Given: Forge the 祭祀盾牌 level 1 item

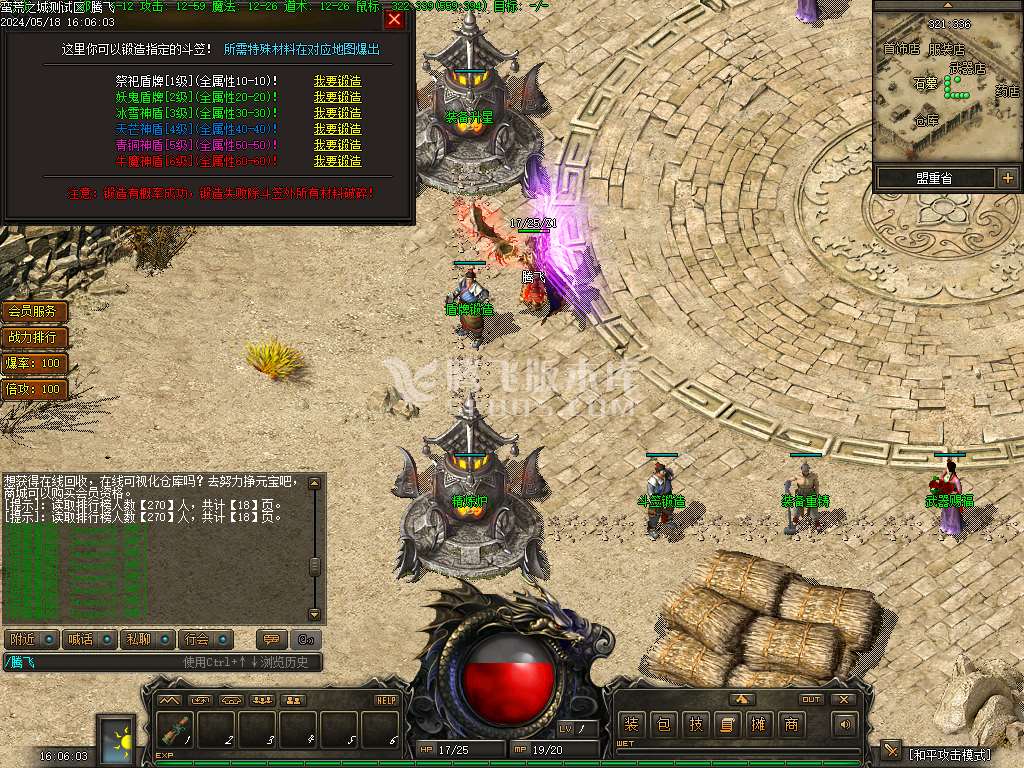Looking at the screenshot, I should pos(337,81).
